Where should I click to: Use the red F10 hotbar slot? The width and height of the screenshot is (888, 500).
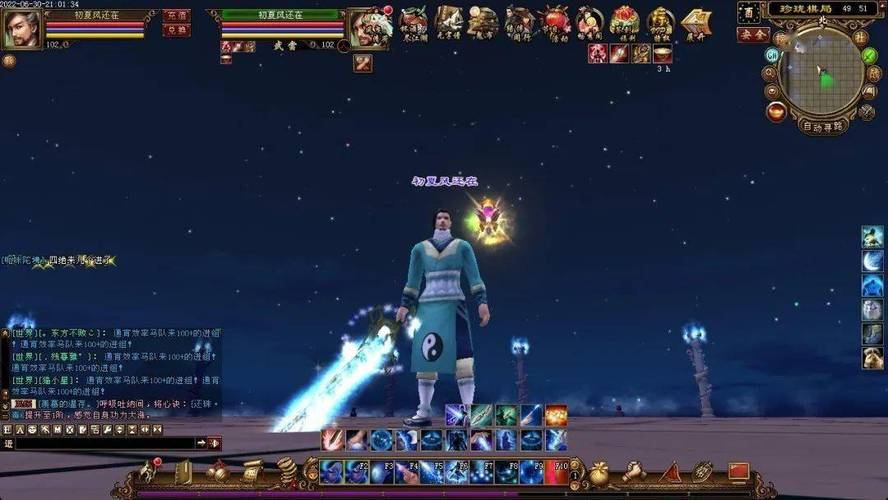pos(556,471)
